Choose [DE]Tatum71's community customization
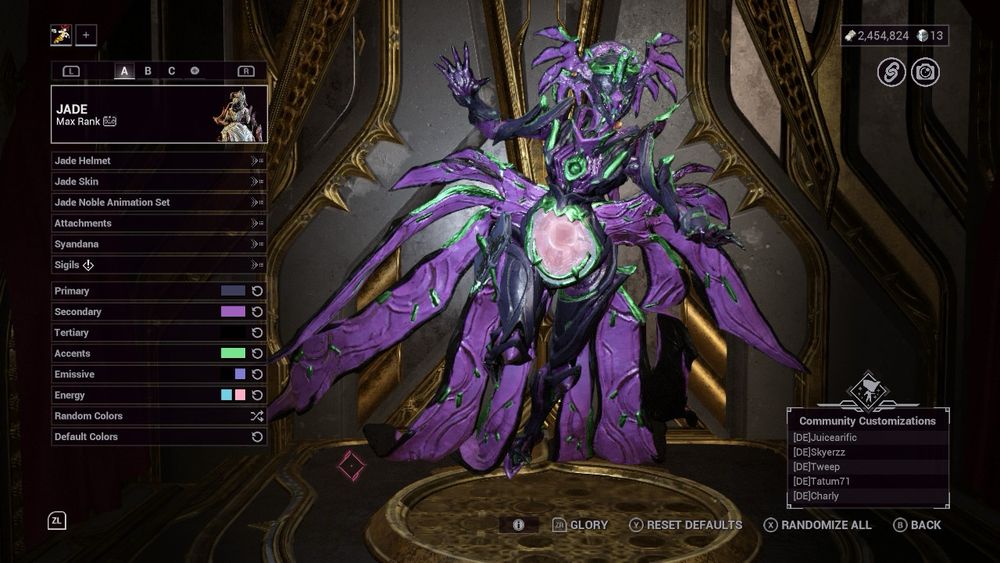 click(866, 481)
